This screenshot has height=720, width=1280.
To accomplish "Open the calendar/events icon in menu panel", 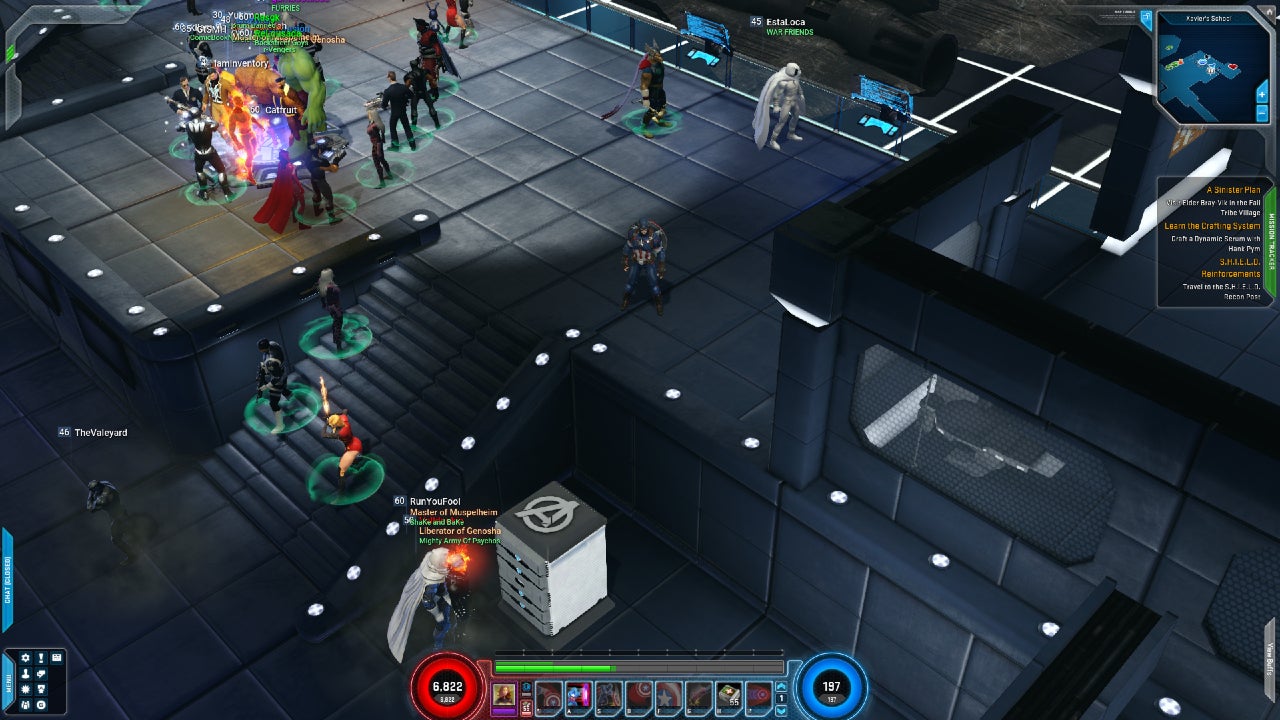I will [57, 658].
